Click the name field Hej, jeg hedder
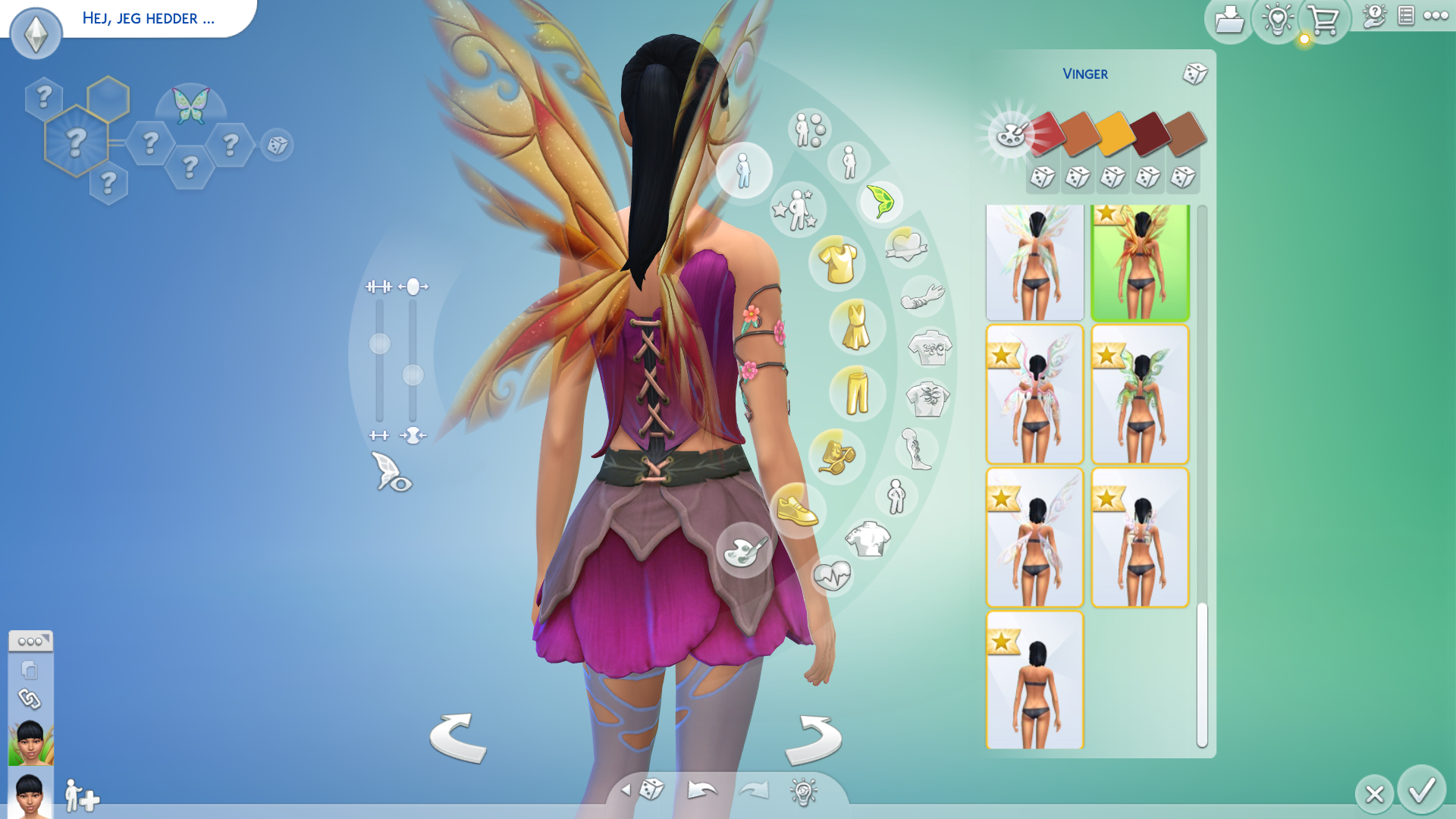The width and height of the screenshot is (1456, 819). coord(149,18)
